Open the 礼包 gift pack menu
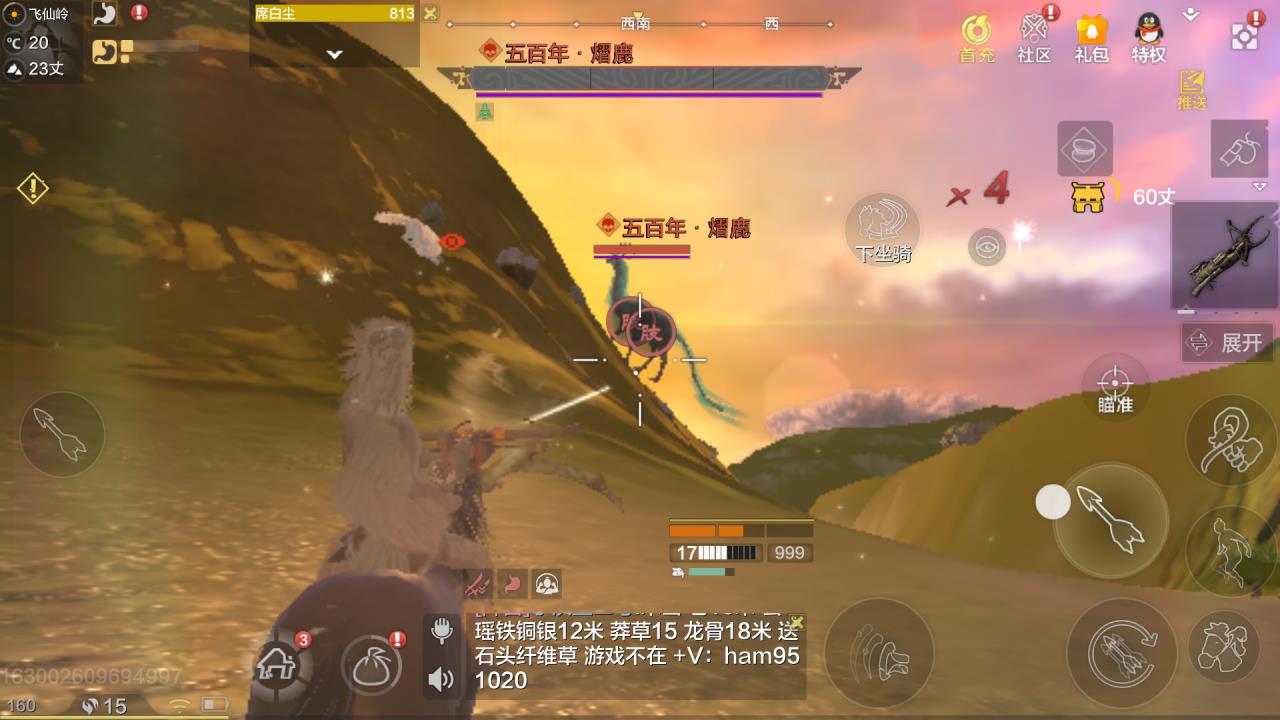The width and height of the screenshot is (1280, 720). pos(1091,38)
